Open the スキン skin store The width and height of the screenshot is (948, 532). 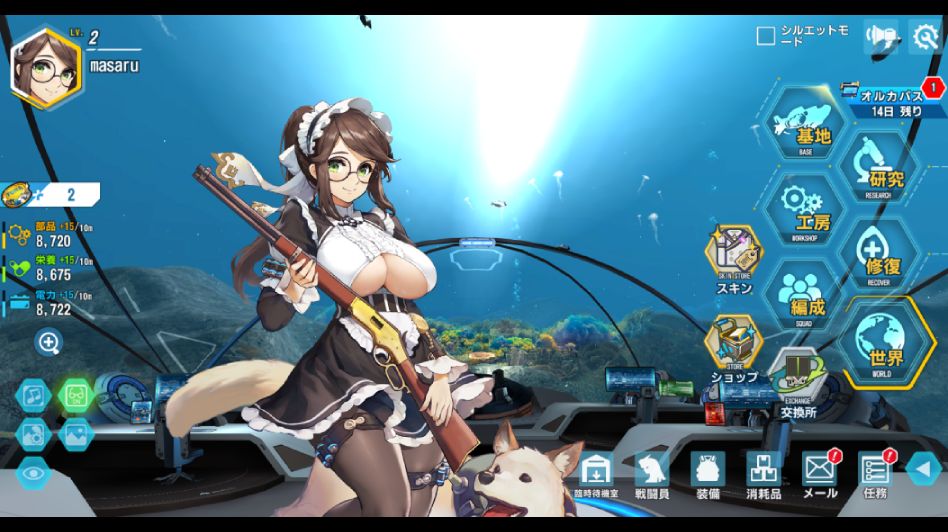point(733,257)
